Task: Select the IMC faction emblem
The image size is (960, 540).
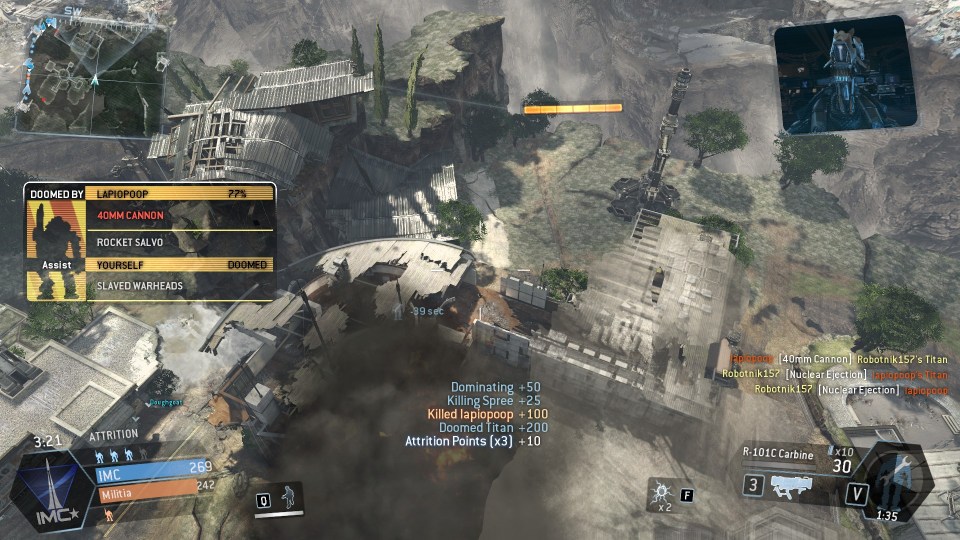Action: (x=46, y=491)
